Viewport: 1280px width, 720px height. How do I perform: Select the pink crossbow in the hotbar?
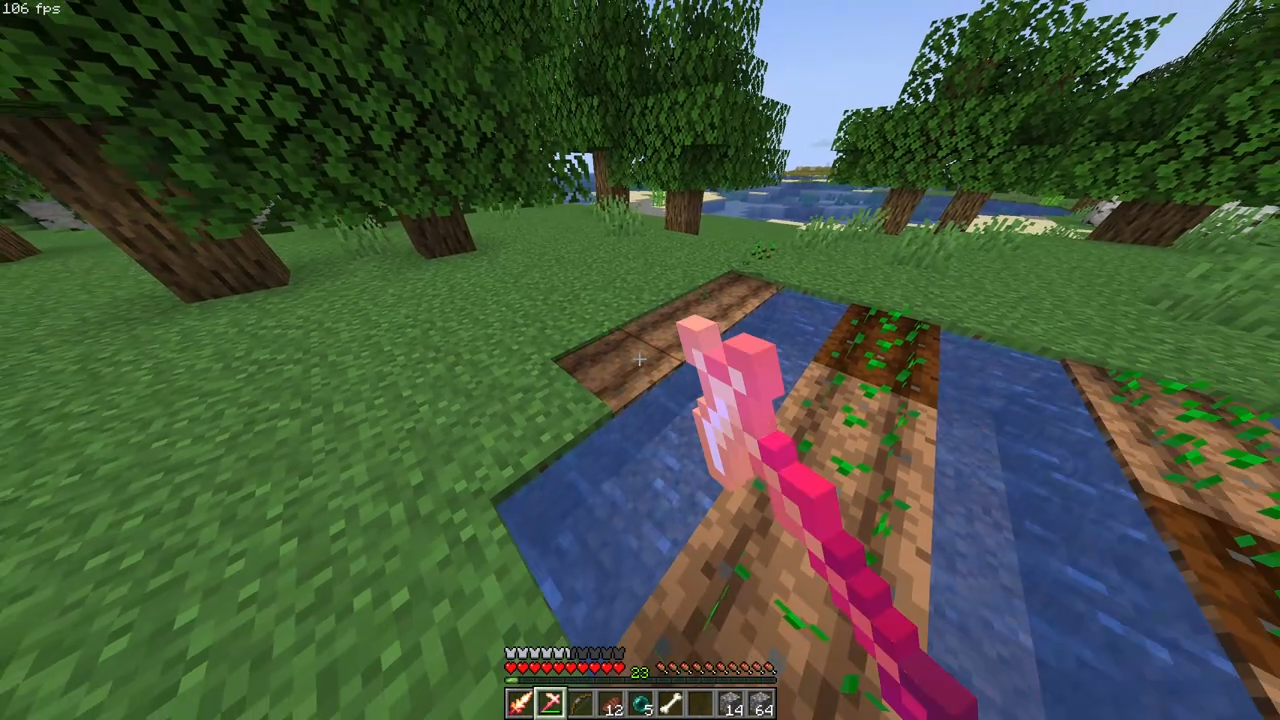550,702
